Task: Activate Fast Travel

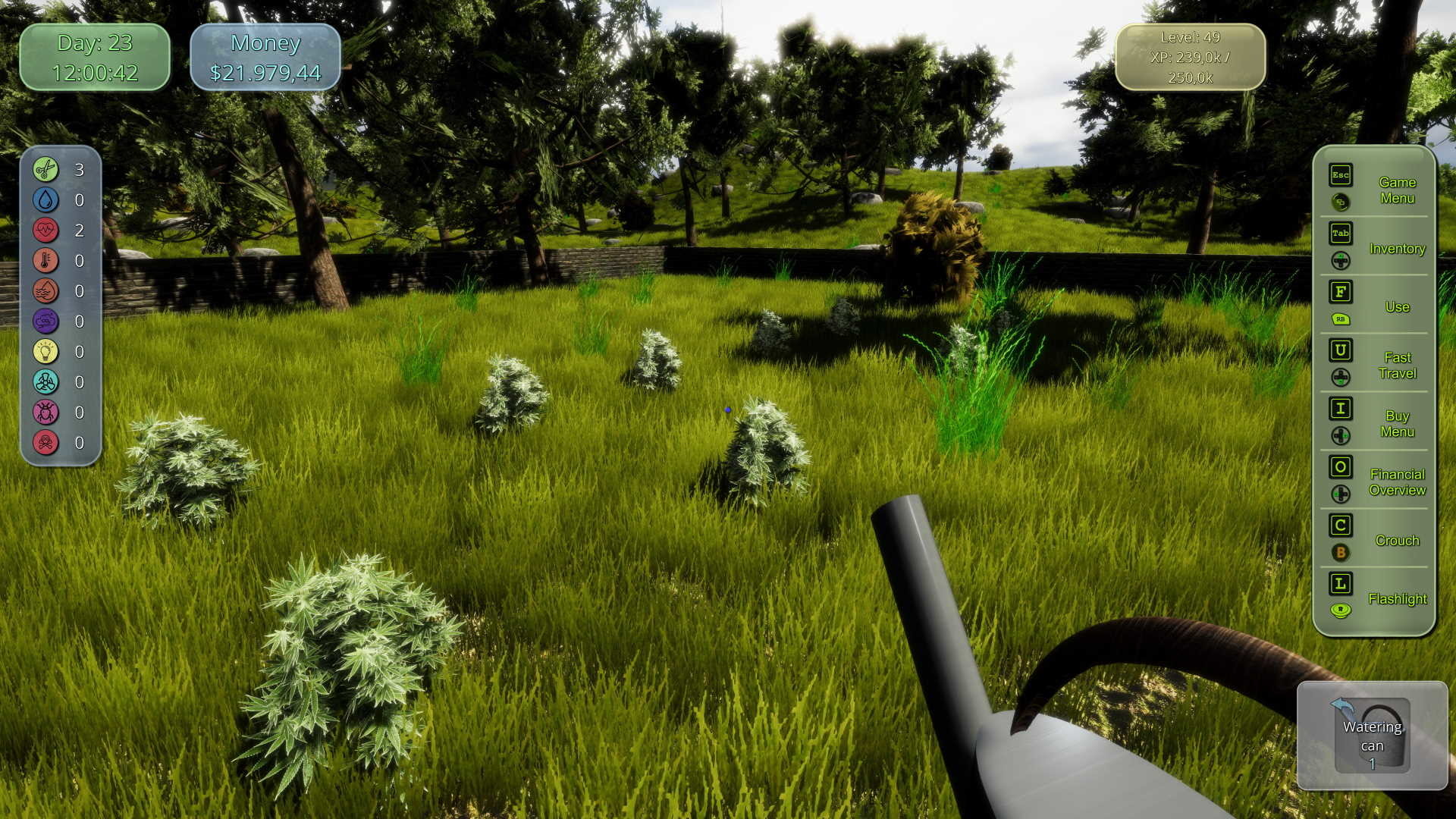Action: click(x=1398, y=365)
